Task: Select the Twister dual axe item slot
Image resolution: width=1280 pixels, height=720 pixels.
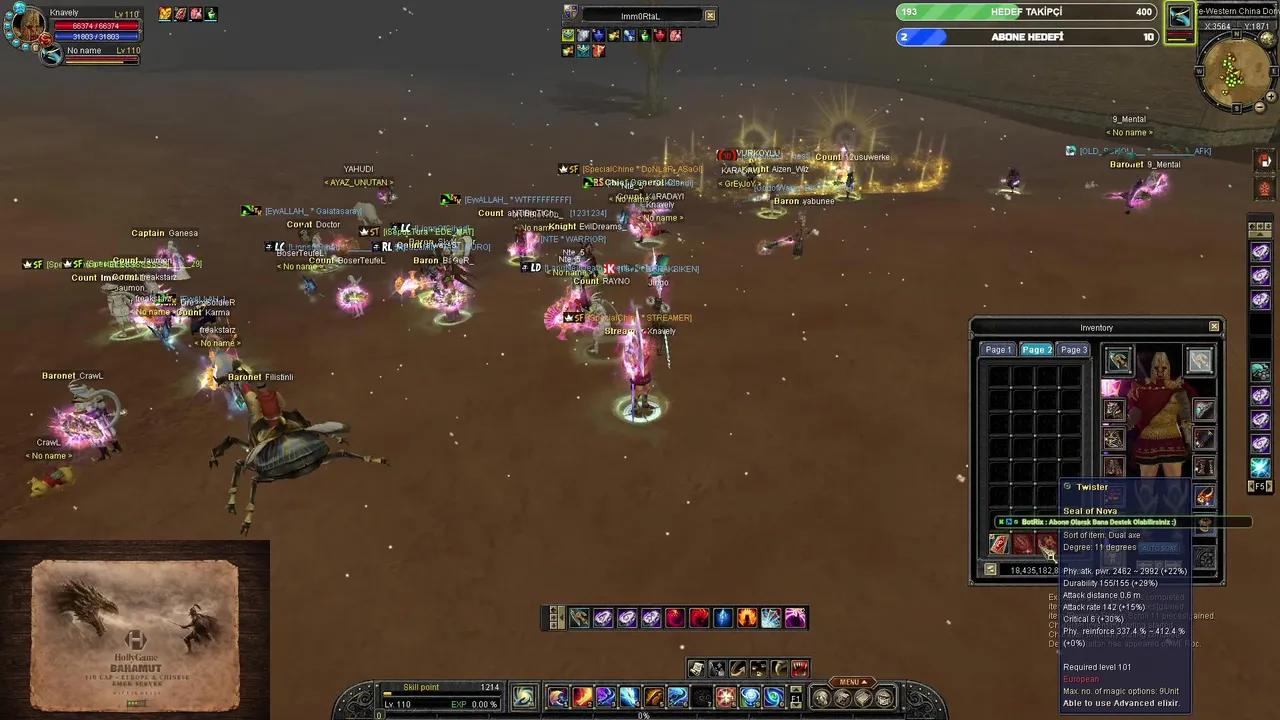Action: (1046, 543)
